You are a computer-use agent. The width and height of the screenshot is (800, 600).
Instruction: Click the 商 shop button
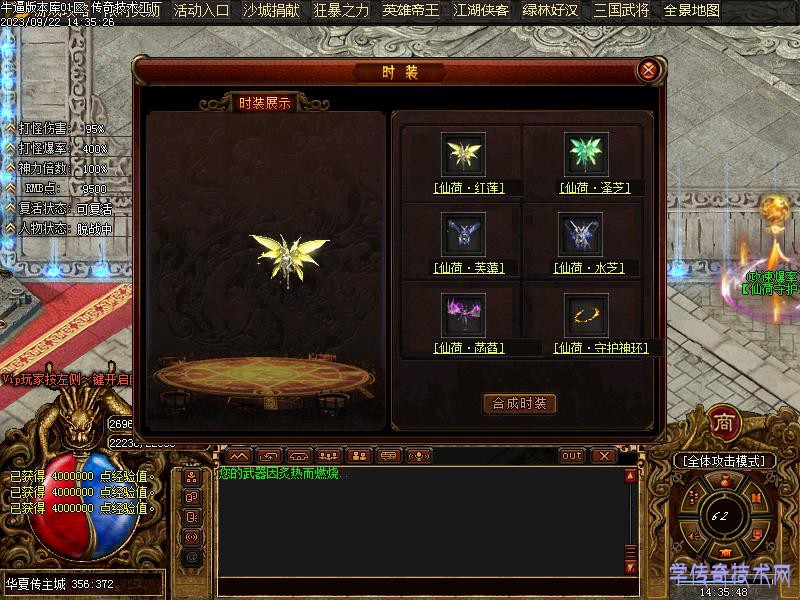click(x=724, y=424)
